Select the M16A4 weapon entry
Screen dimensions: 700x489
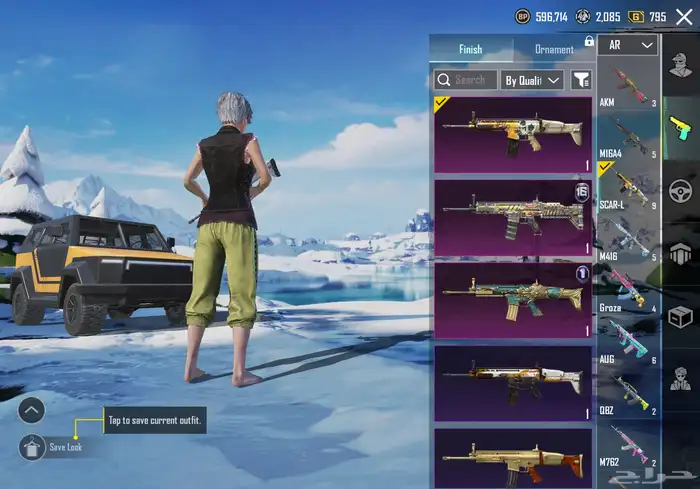pyautogui.click(x=629, y=136)
